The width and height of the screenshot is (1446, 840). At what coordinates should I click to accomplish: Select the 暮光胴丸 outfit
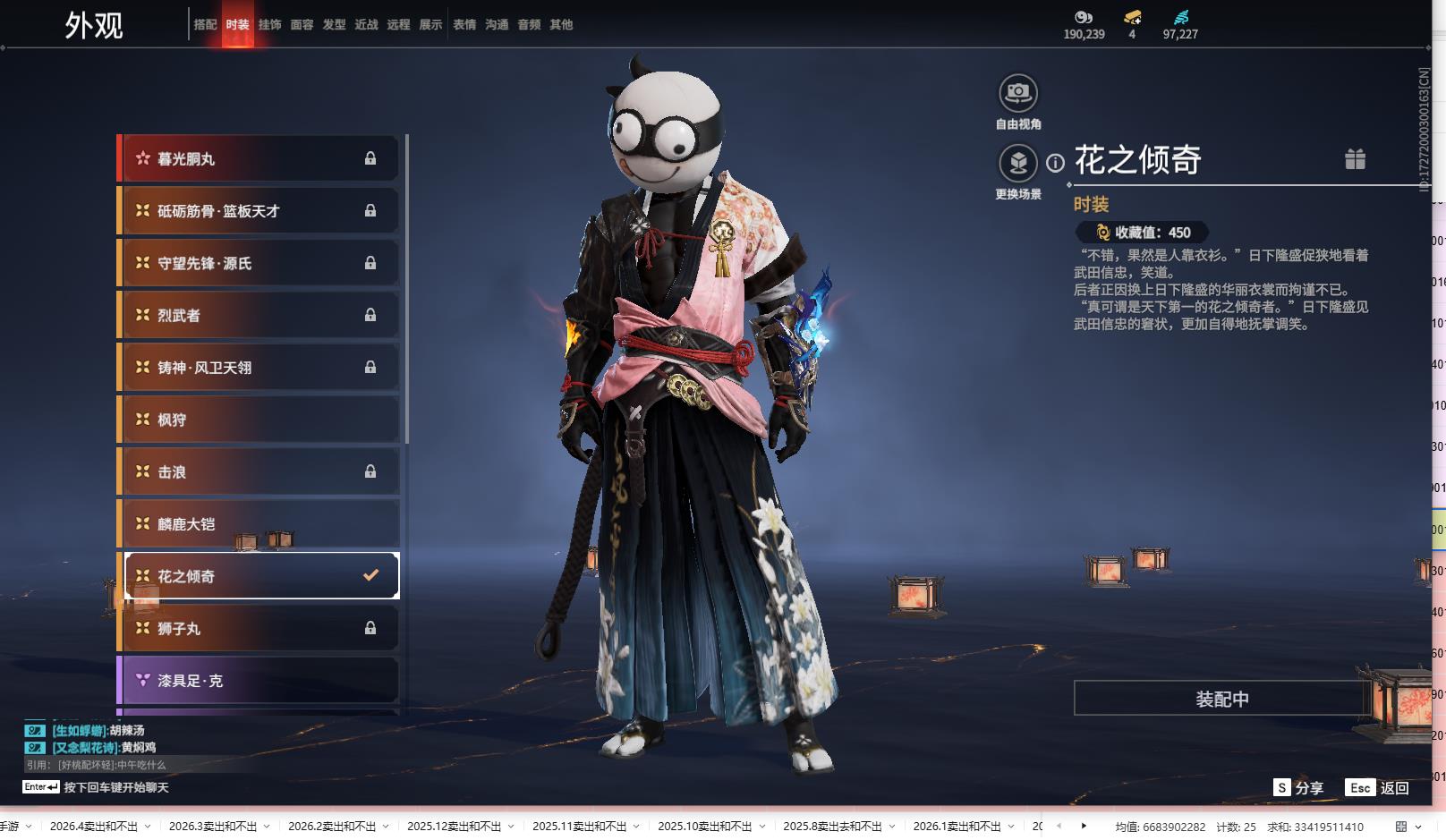point(259,159)
